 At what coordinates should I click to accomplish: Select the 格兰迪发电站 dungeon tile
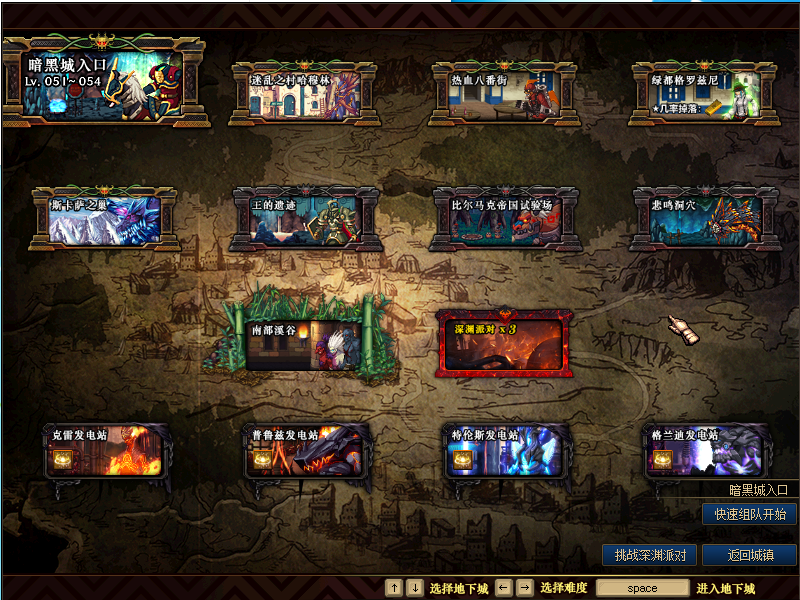coord(705,452)
